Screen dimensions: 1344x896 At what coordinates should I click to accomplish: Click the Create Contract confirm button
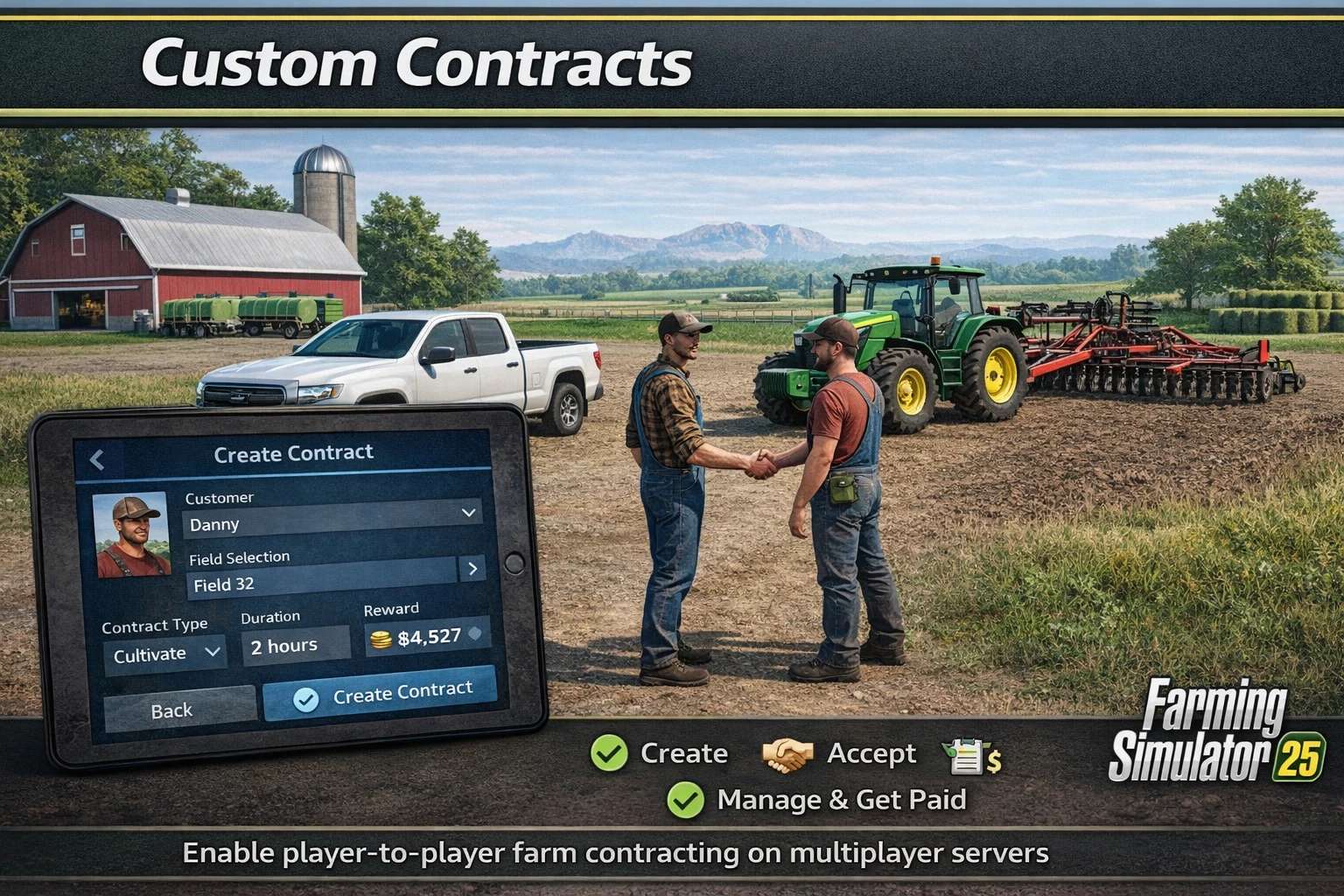(380, 695)
